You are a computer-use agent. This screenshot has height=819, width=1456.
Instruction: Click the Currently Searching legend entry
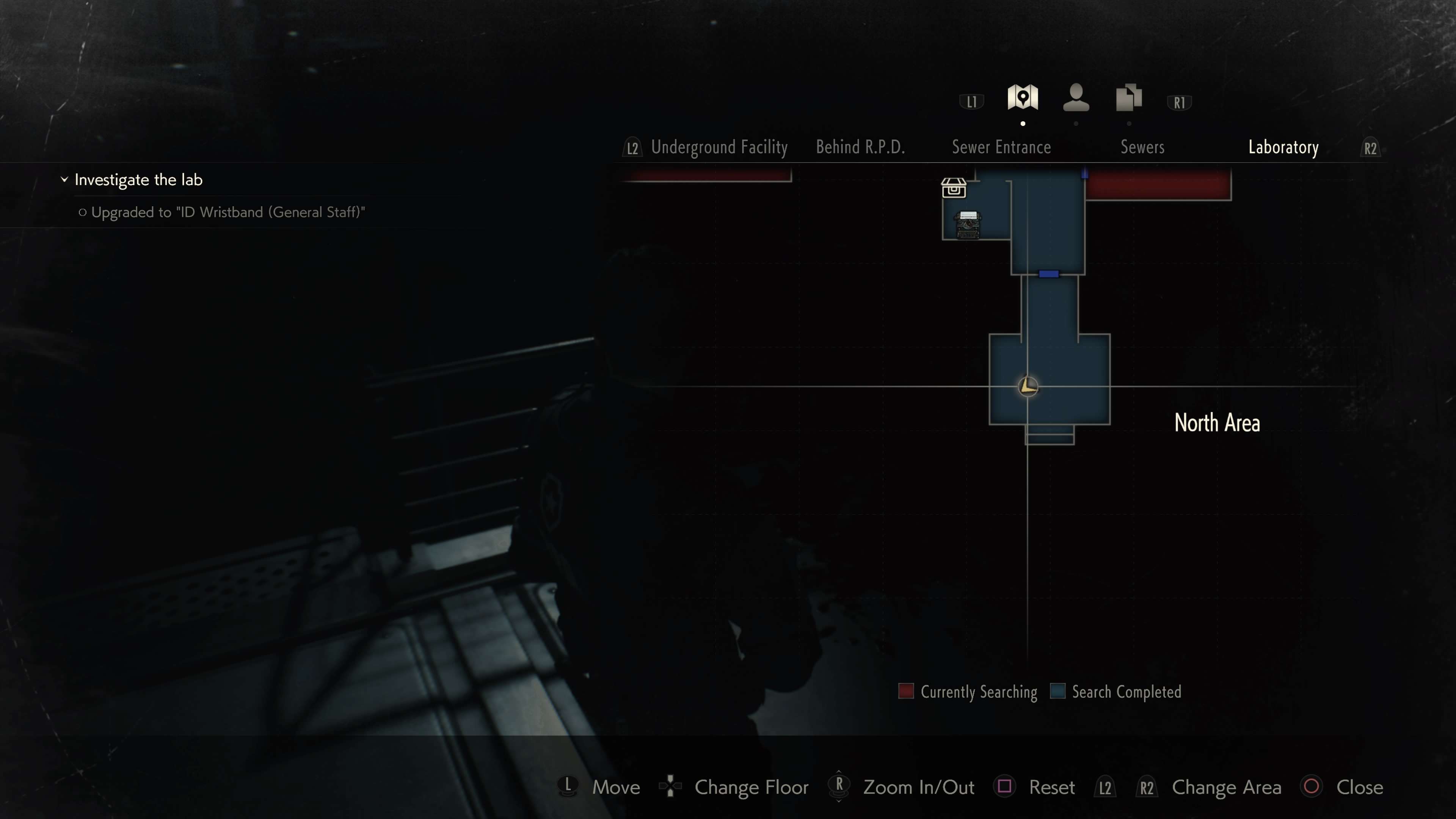pos(968,692)
